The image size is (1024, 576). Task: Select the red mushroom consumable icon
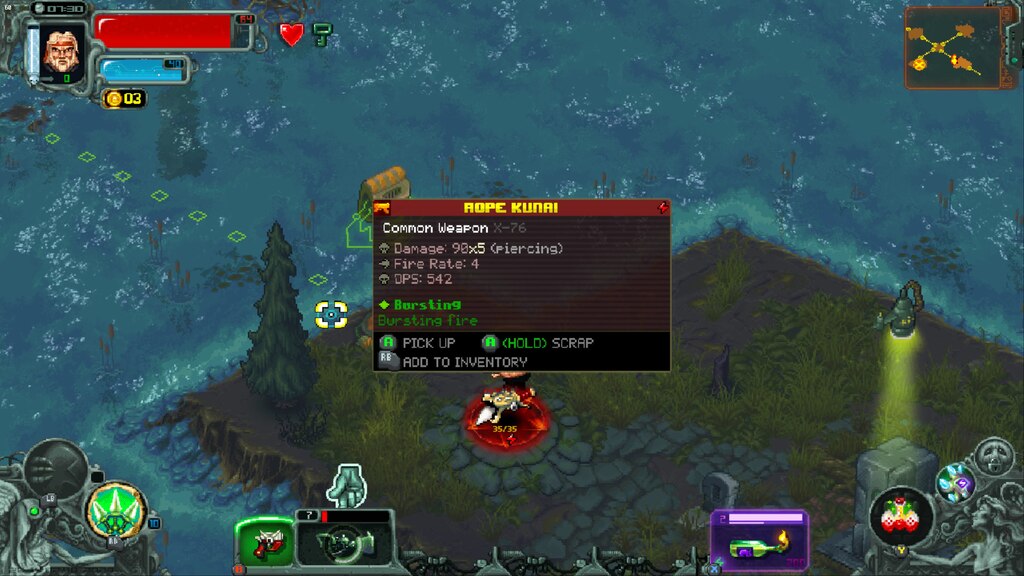tap(901, 516)
